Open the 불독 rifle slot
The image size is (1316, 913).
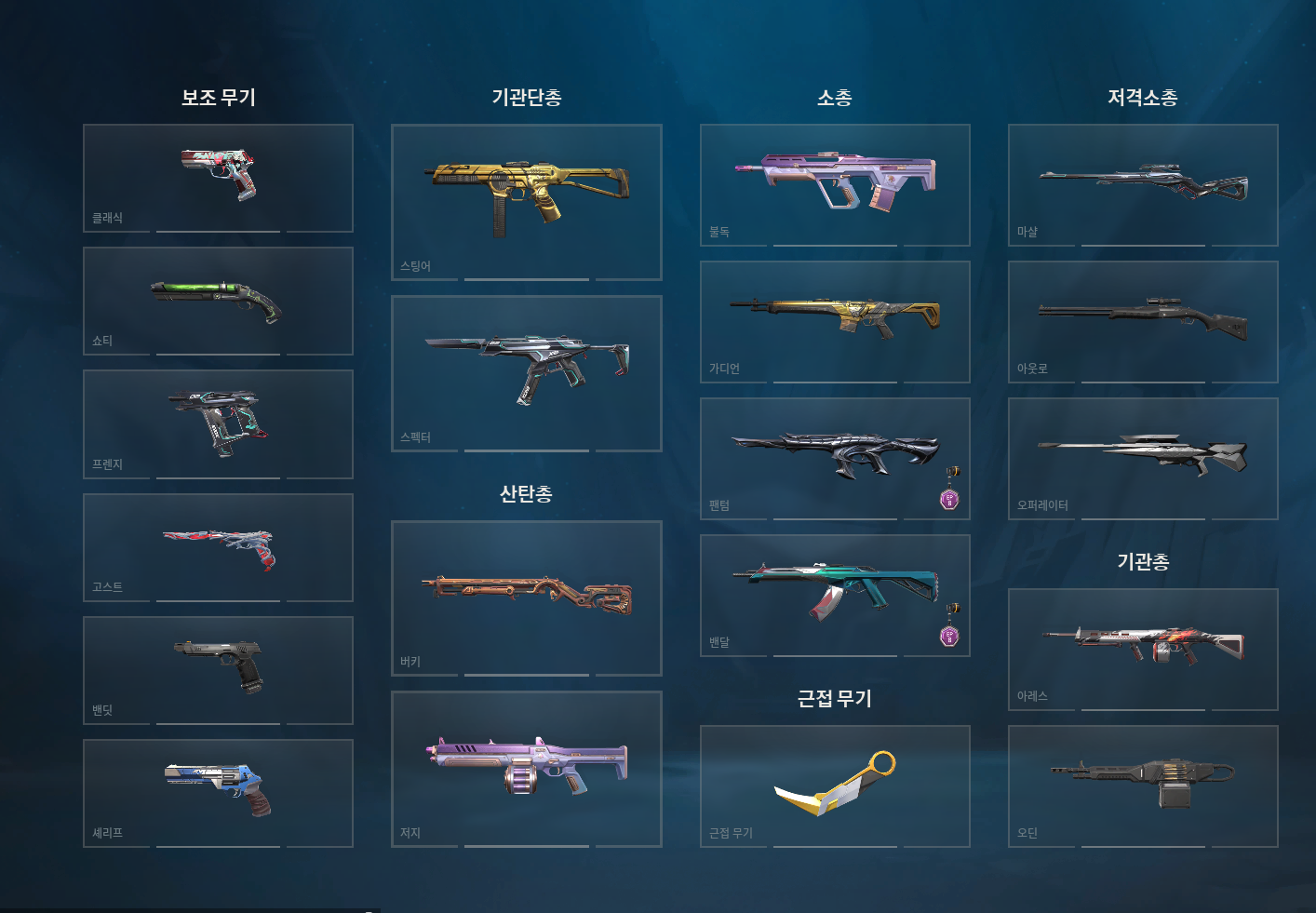[835, 183]
